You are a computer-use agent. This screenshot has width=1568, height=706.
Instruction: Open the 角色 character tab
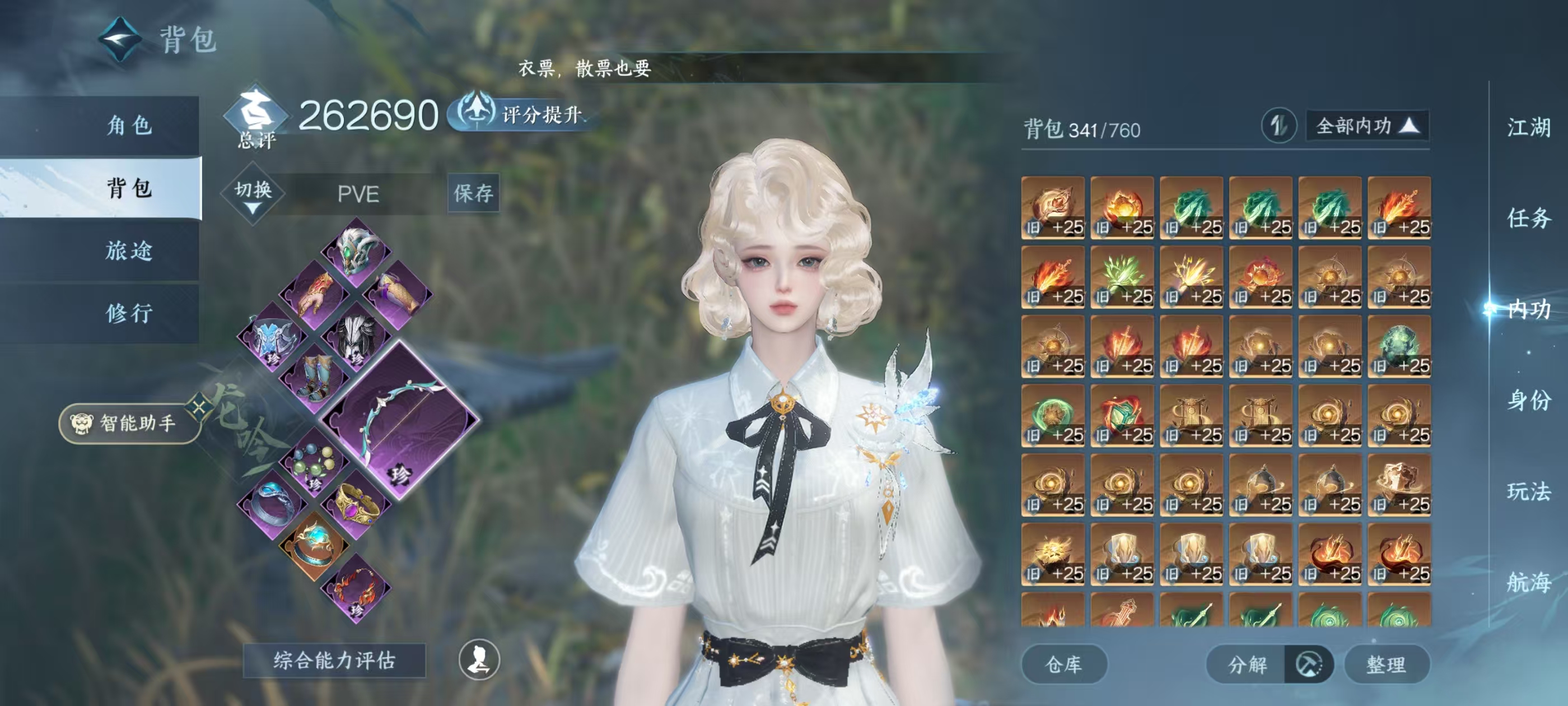point(129,126)
